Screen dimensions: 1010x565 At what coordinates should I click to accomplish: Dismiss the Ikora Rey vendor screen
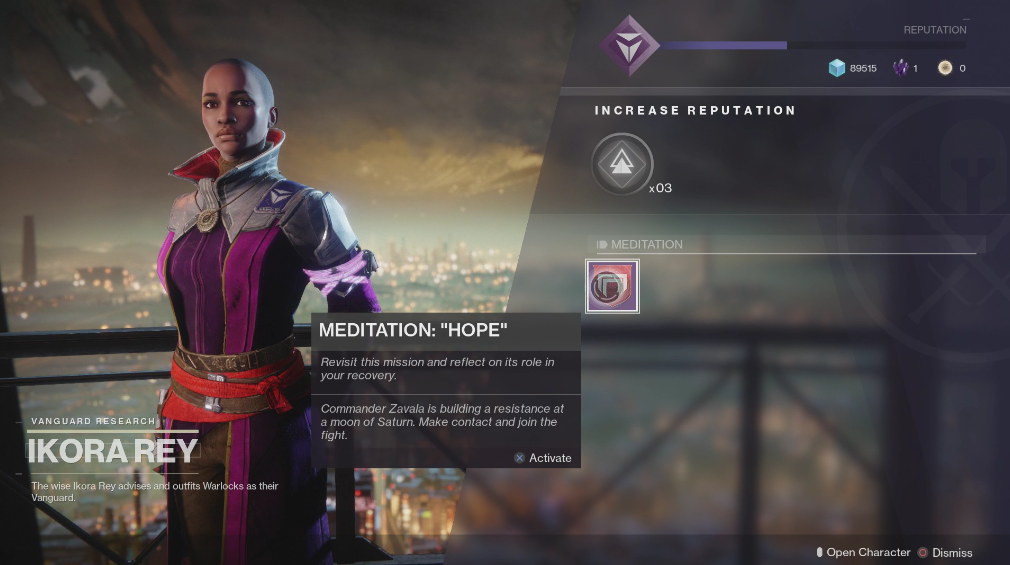(944, 552)
